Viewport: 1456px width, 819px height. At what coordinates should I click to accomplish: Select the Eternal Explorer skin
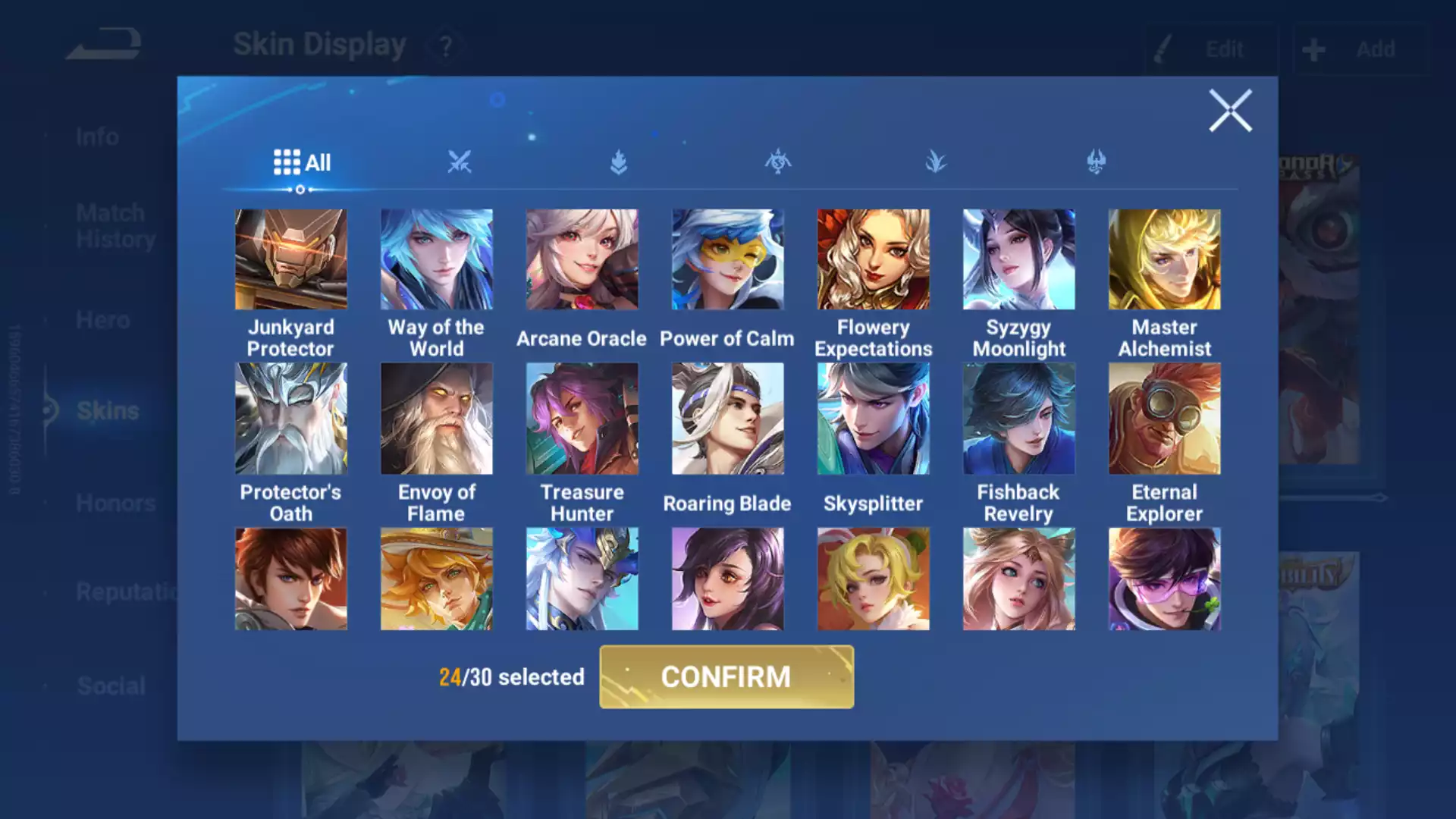point(1164,419)
